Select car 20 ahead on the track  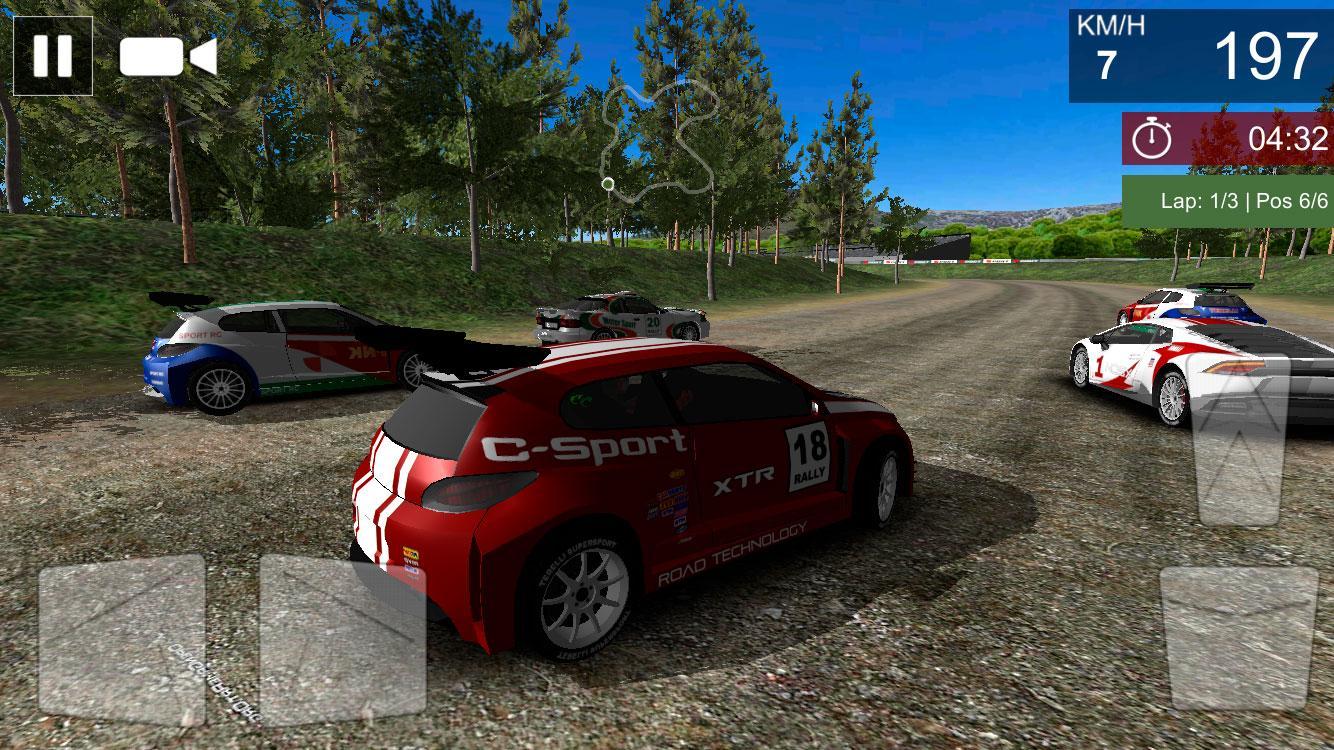point(620,315)
